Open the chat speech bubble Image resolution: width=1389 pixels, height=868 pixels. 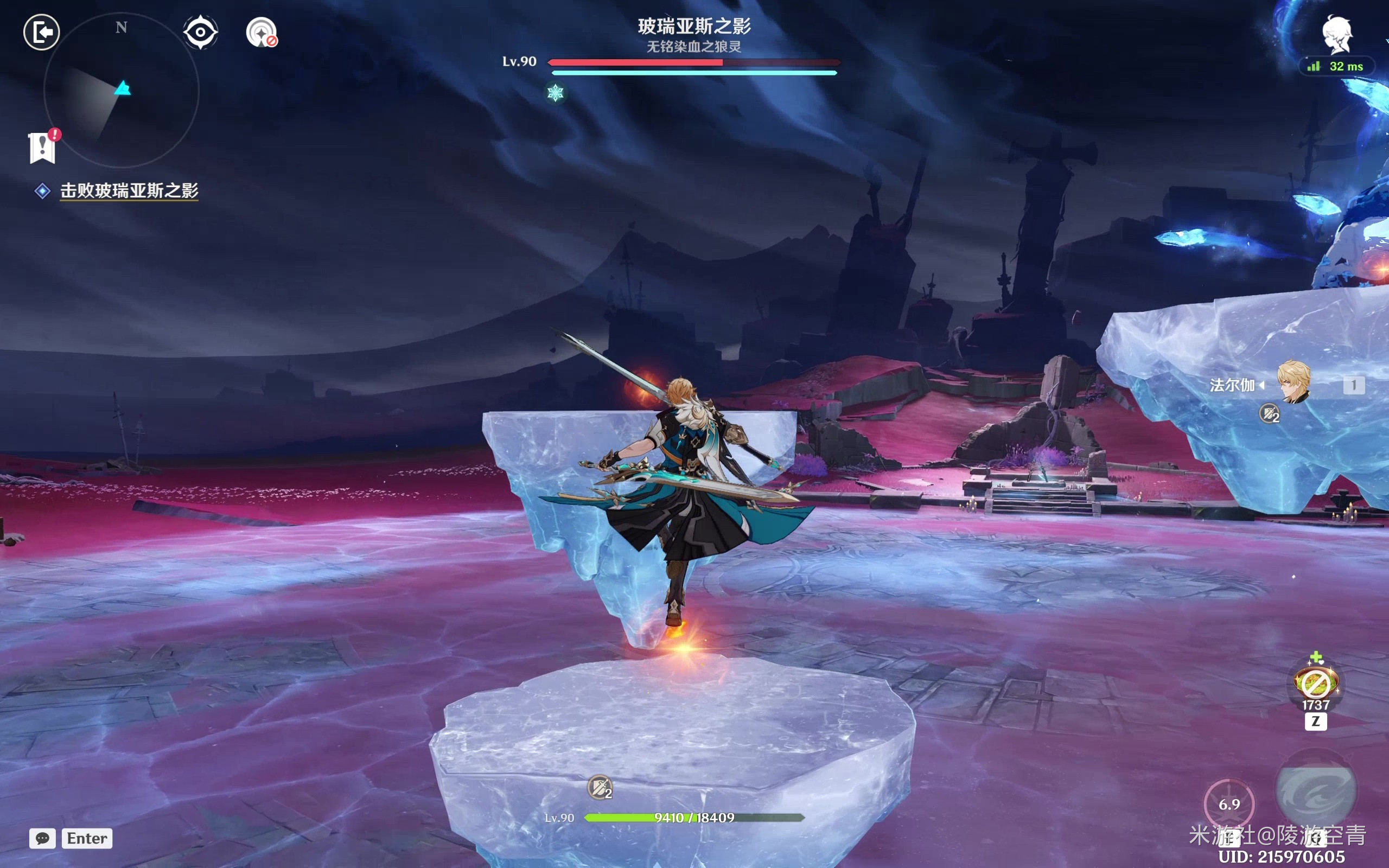[x=42, y=838]
